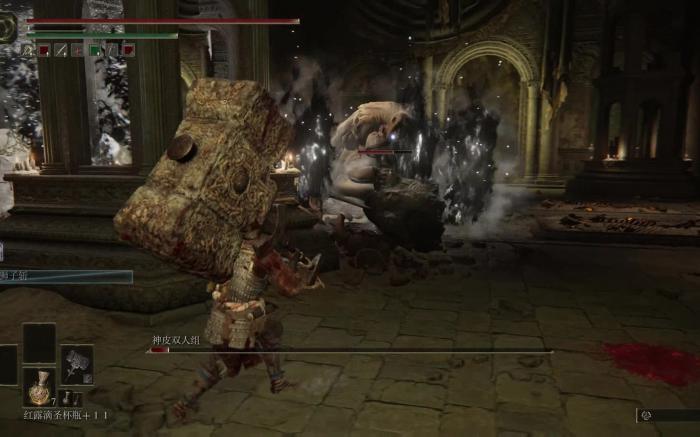This screenshot has height=437, width=700.
Task: Click the runes counter icon
Action: (x=646, y=415)
